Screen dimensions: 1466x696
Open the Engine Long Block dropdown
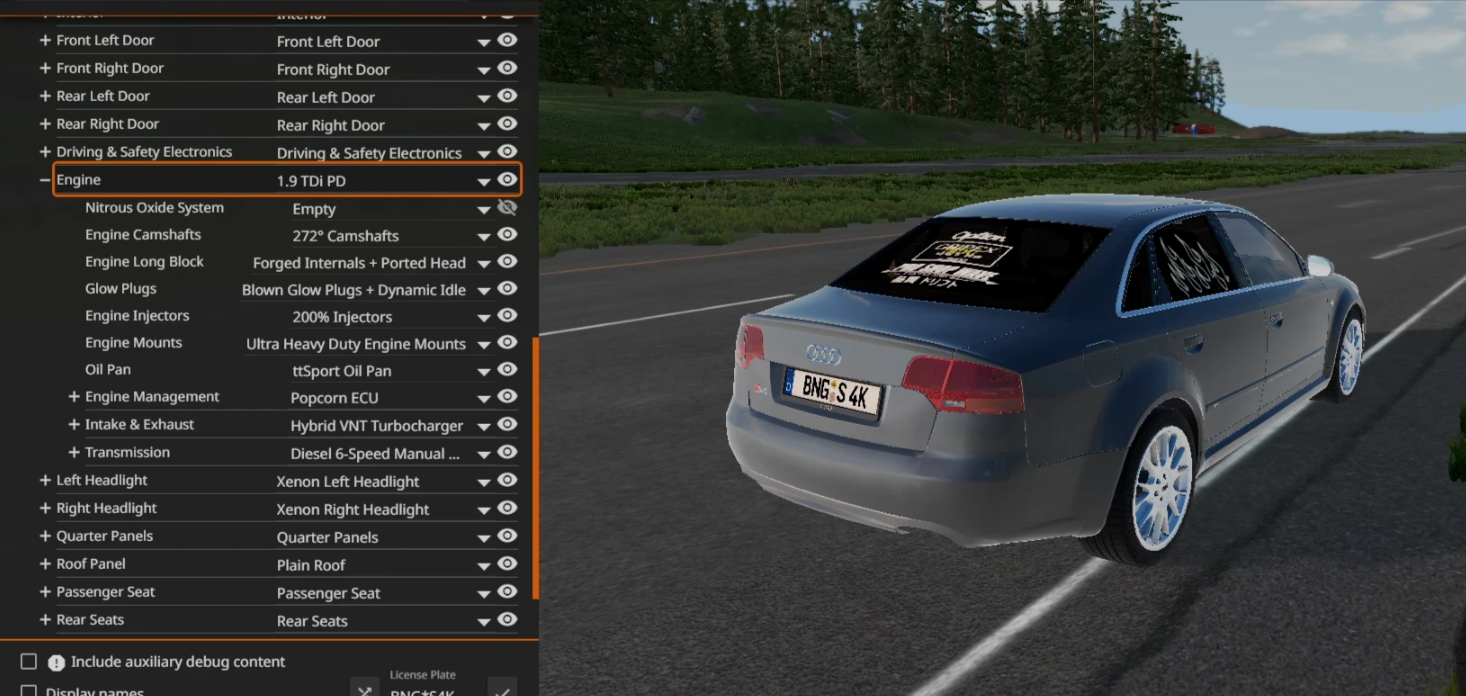click(x=484, y=263)
